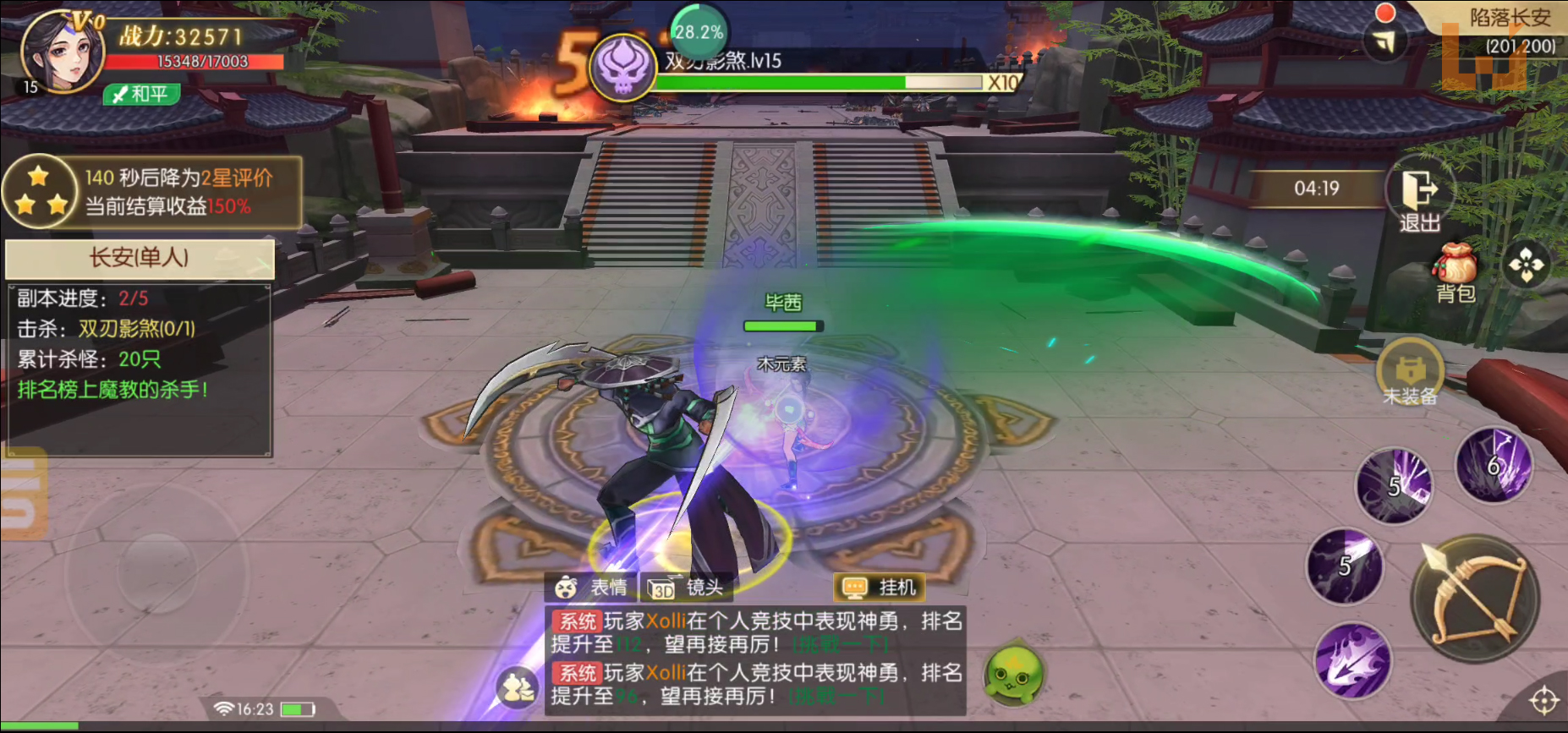
Task: Click the crosshair target-lock icon
Action: [1543, 700]
